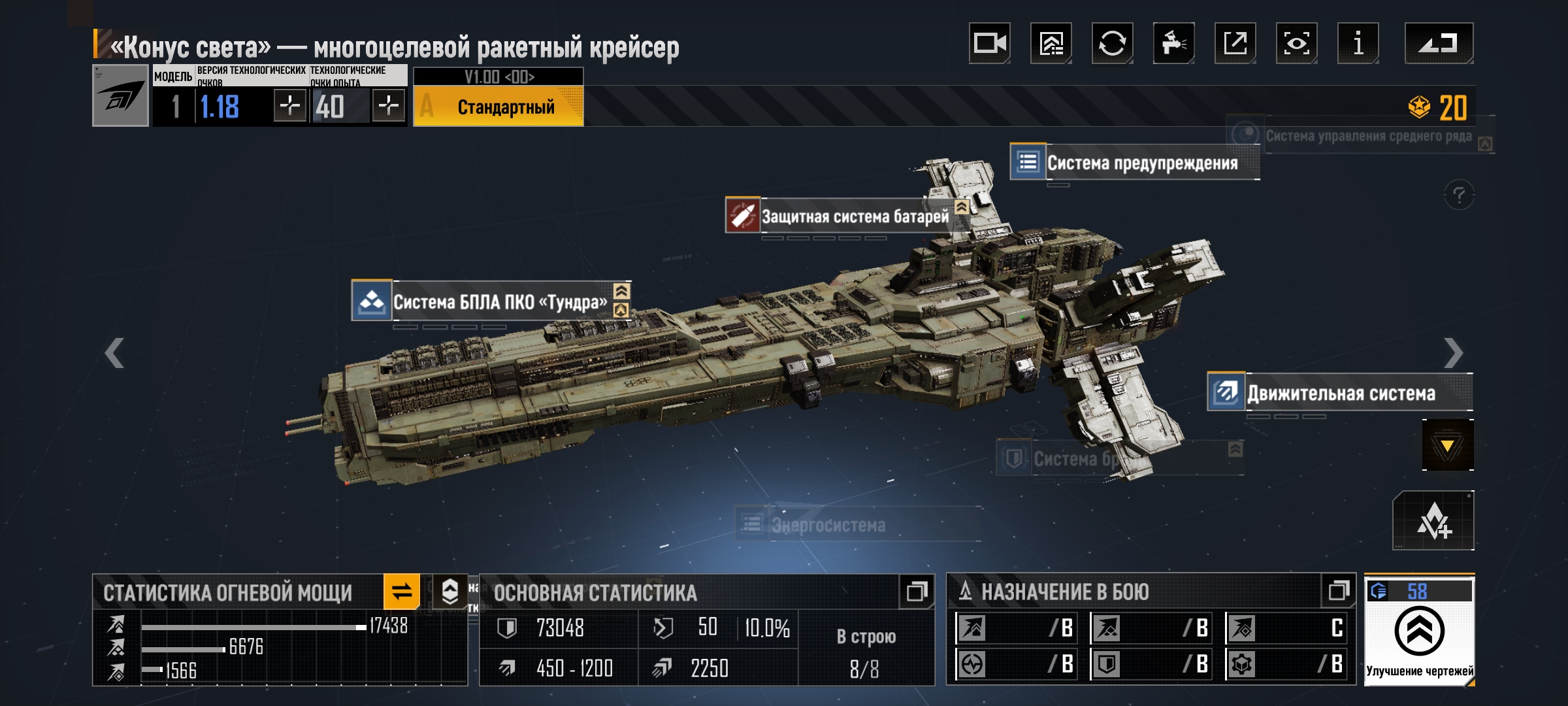Expand the Назначение в бою panel
This screenshot has width=1568, height=706.
pyautogui.click(x=1338, y=591)
